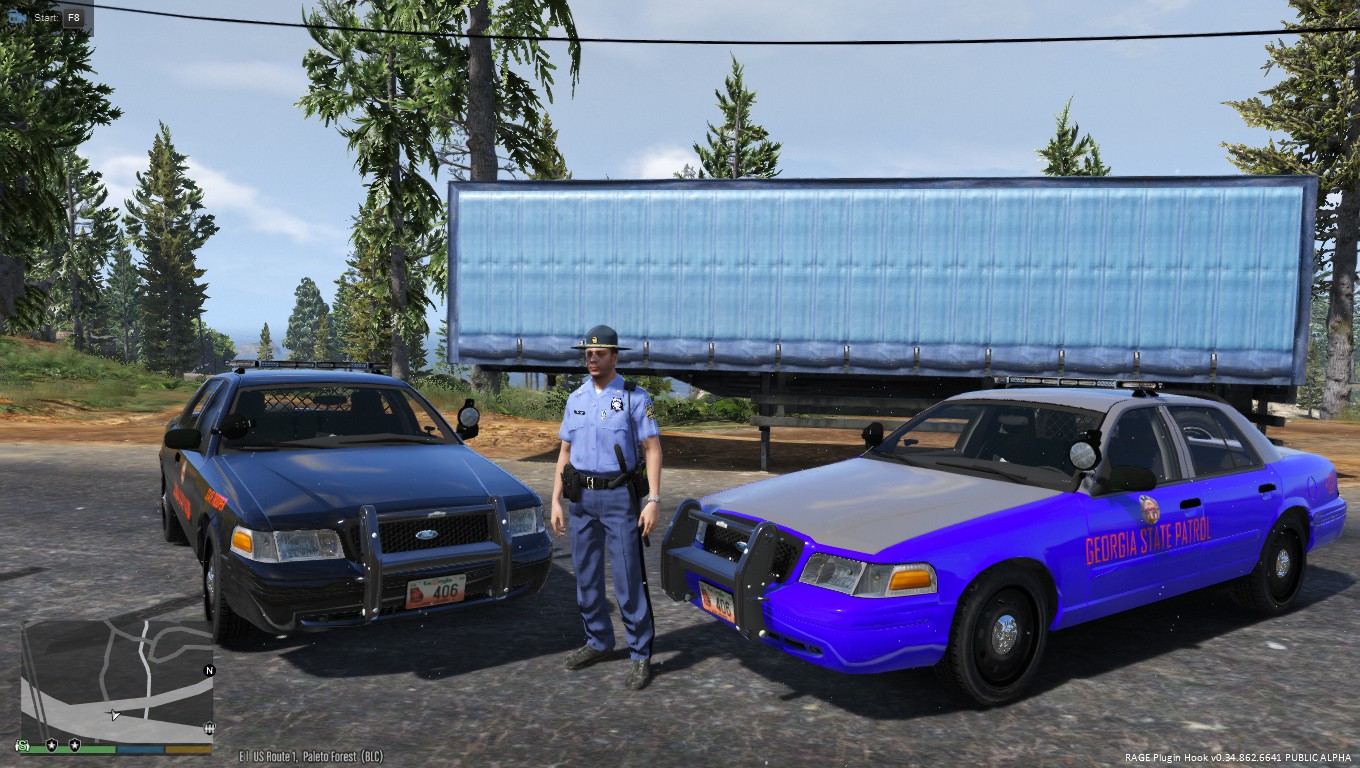Click the player arrow on the minimap
The height and width of the screenshot is (768, 1360).
click(116, 715)
